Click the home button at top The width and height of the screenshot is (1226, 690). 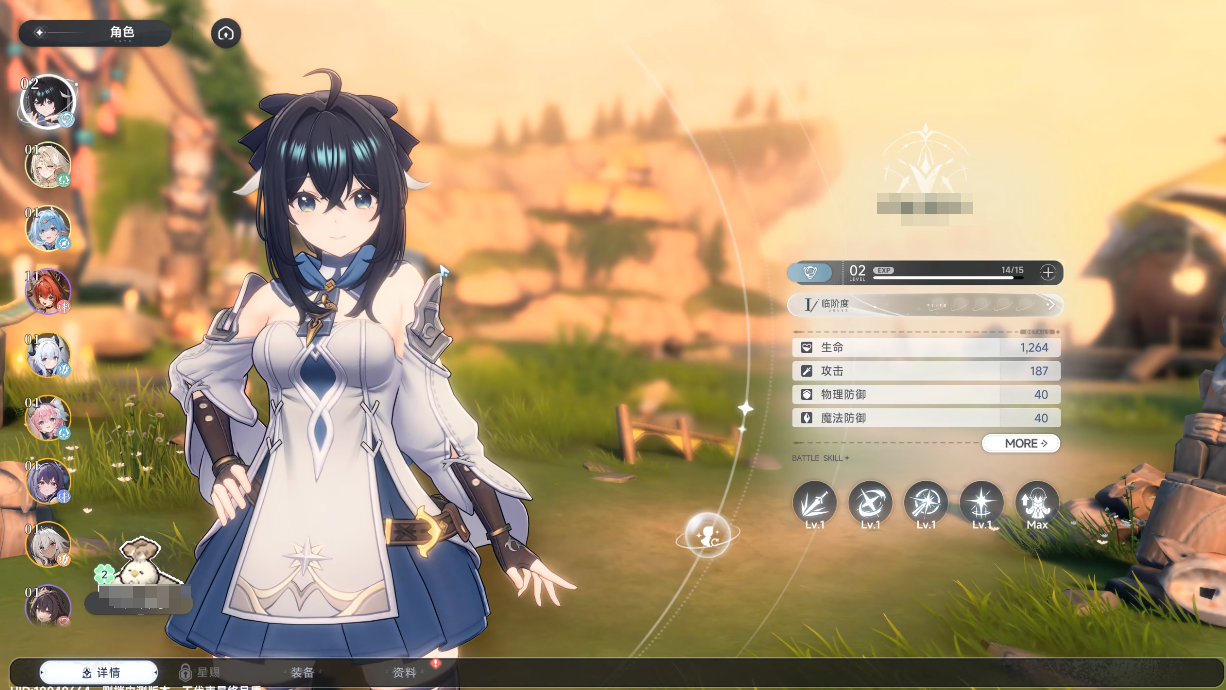coord(226,33)
